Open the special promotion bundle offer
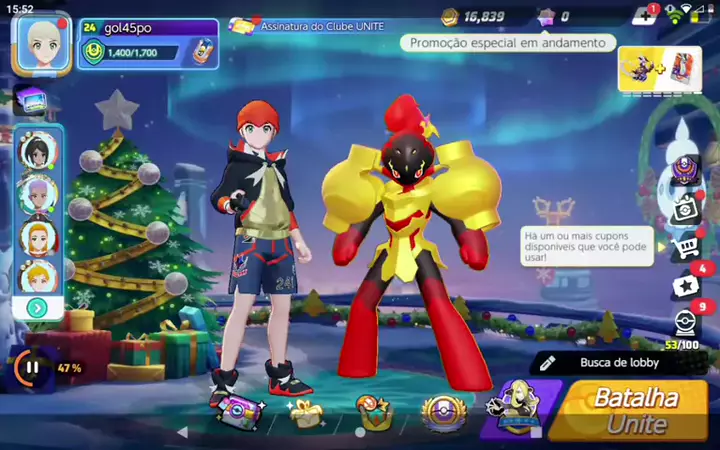 659,68
